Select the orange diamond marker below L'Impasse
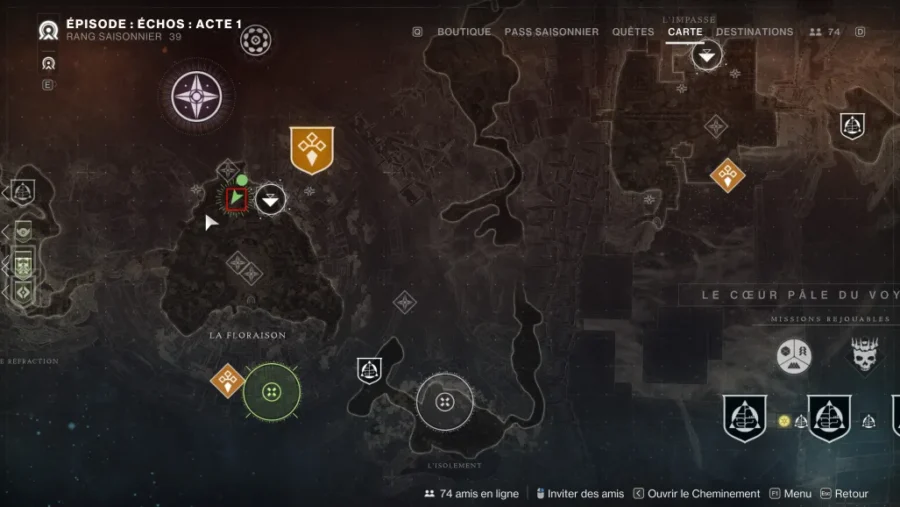Screen dimensions: 900x507 pos(727,175)
